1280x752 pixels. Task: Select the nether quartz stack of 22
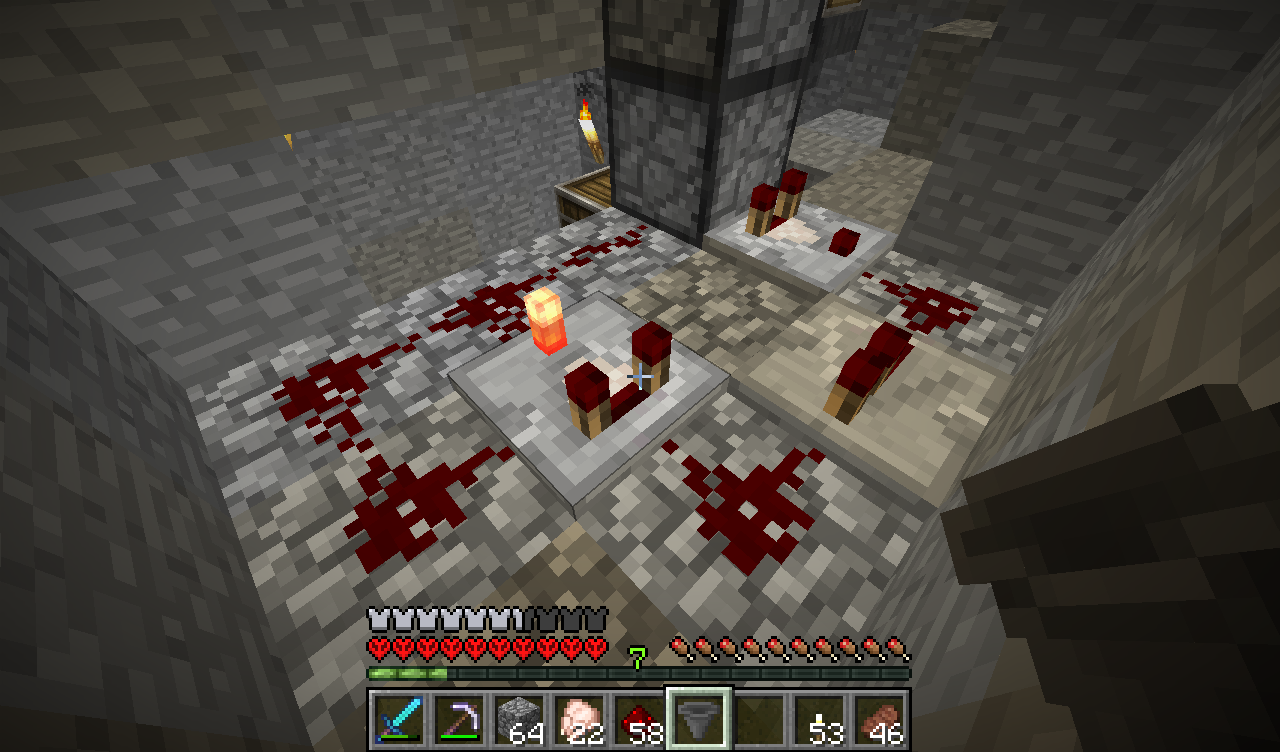tap(579, 718)
